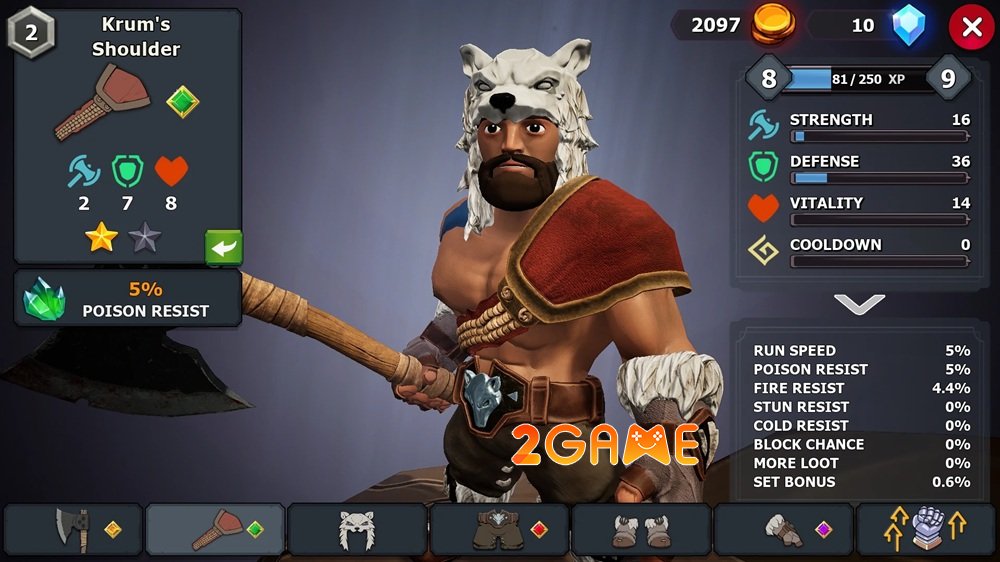This screenshot has width=1000, height=562.
Task: Select the shoulder armor slot
Action: tap(215, 529)
